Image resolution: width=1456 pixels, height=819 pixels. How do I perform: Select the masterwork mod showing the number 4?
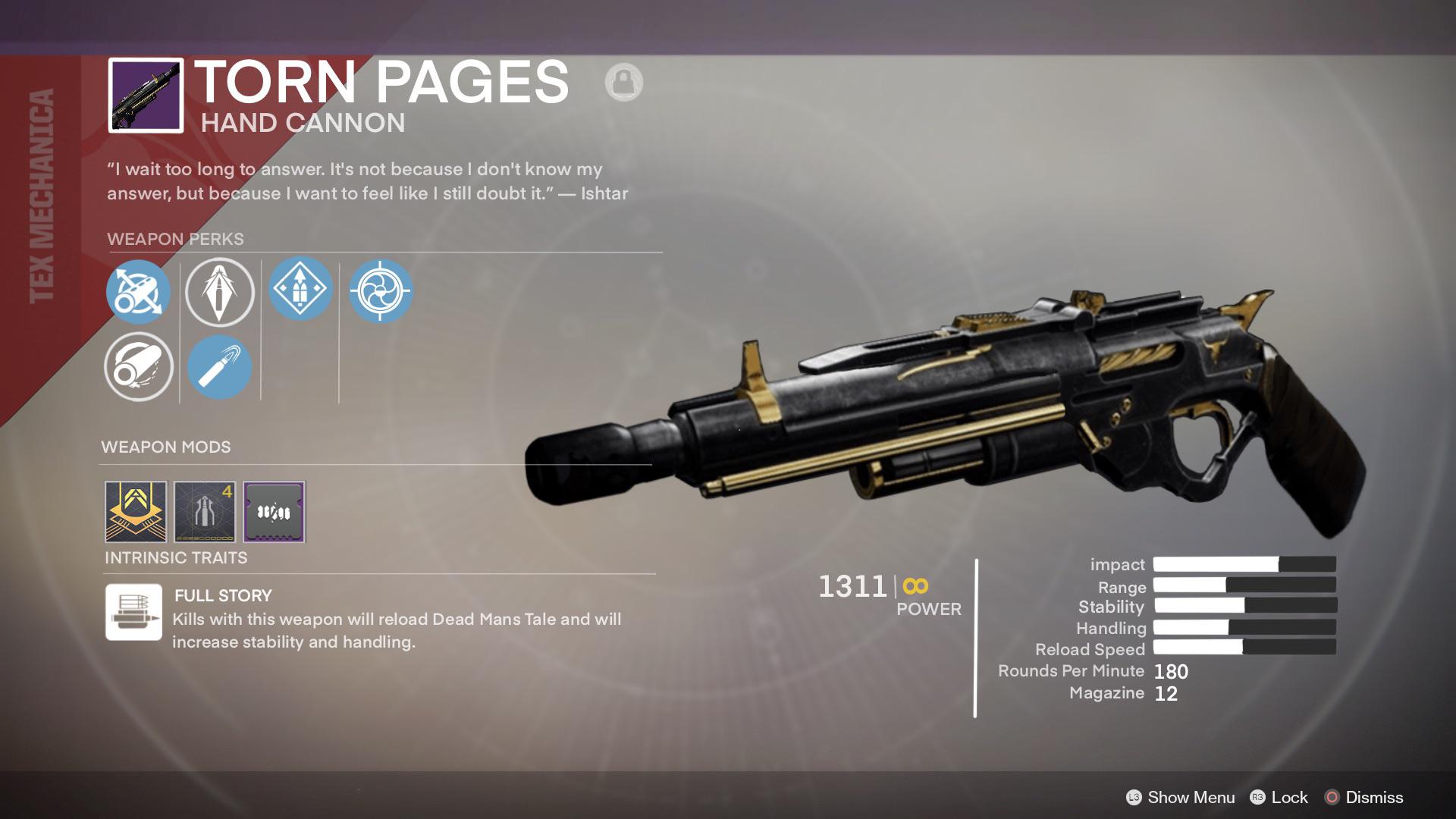[x=204, y=512]
